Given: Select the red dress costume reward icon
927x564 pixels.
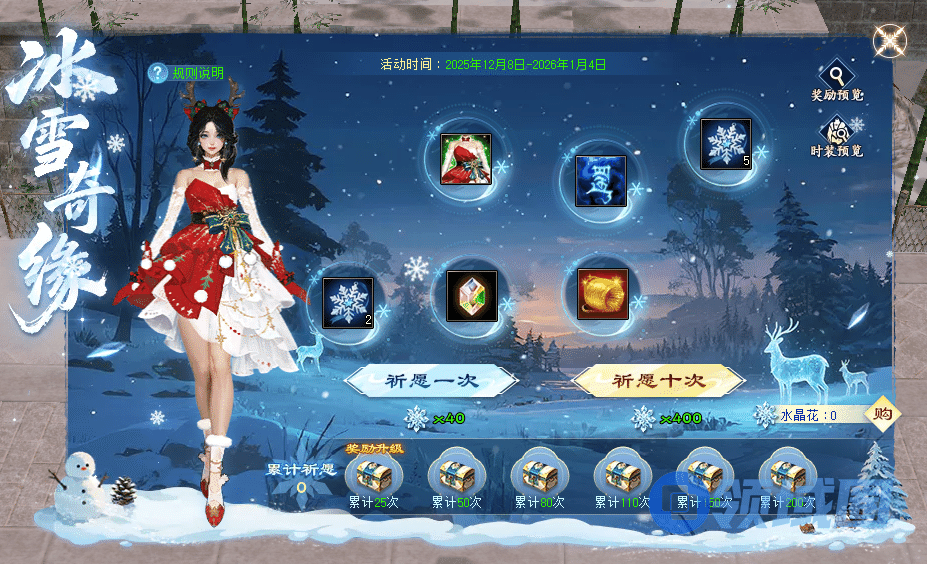Looking at the screenshot, I should [466, 159].
